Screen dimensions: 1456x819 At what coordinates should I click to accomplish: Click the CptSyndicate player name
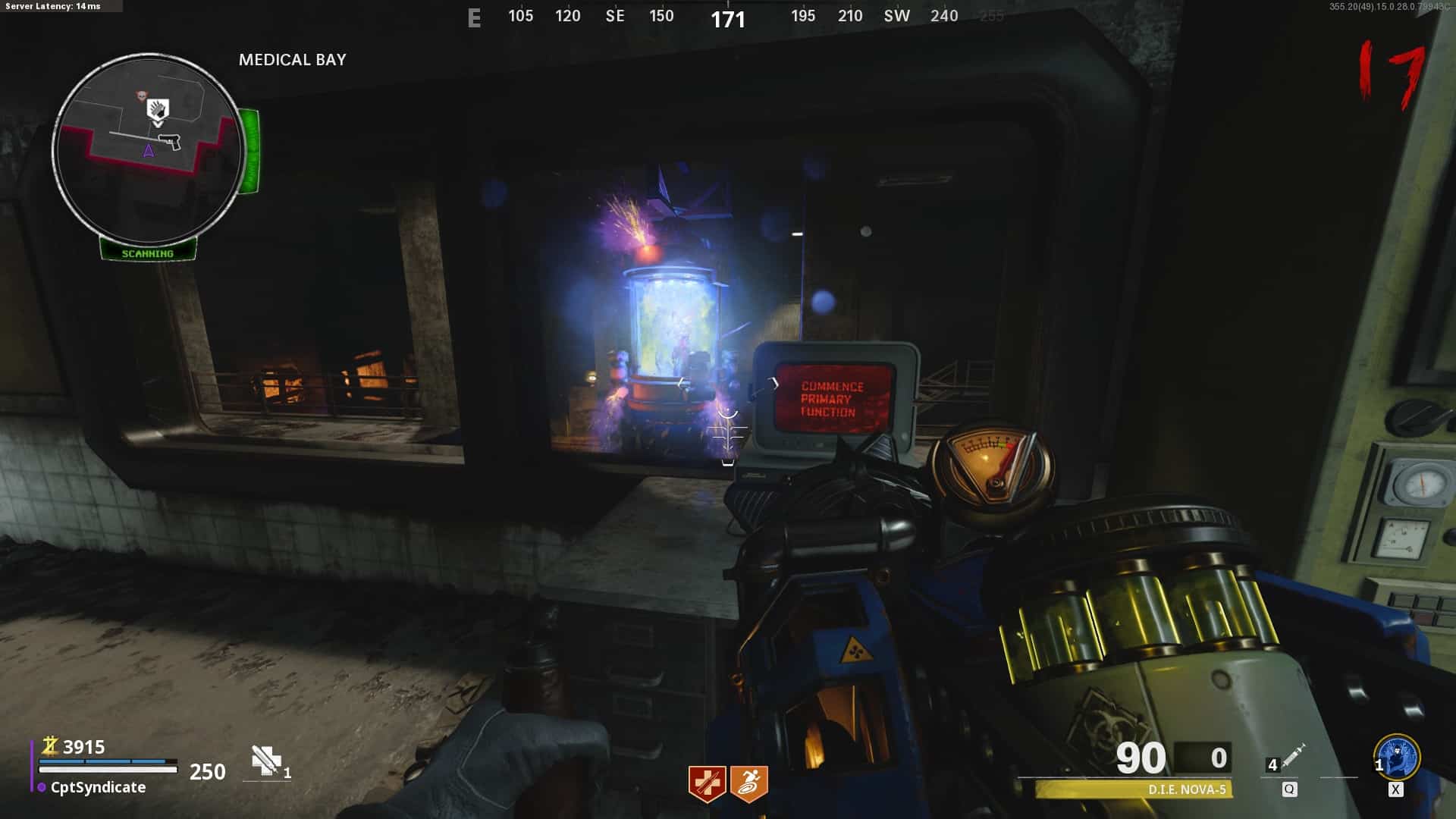pos(98,787)
